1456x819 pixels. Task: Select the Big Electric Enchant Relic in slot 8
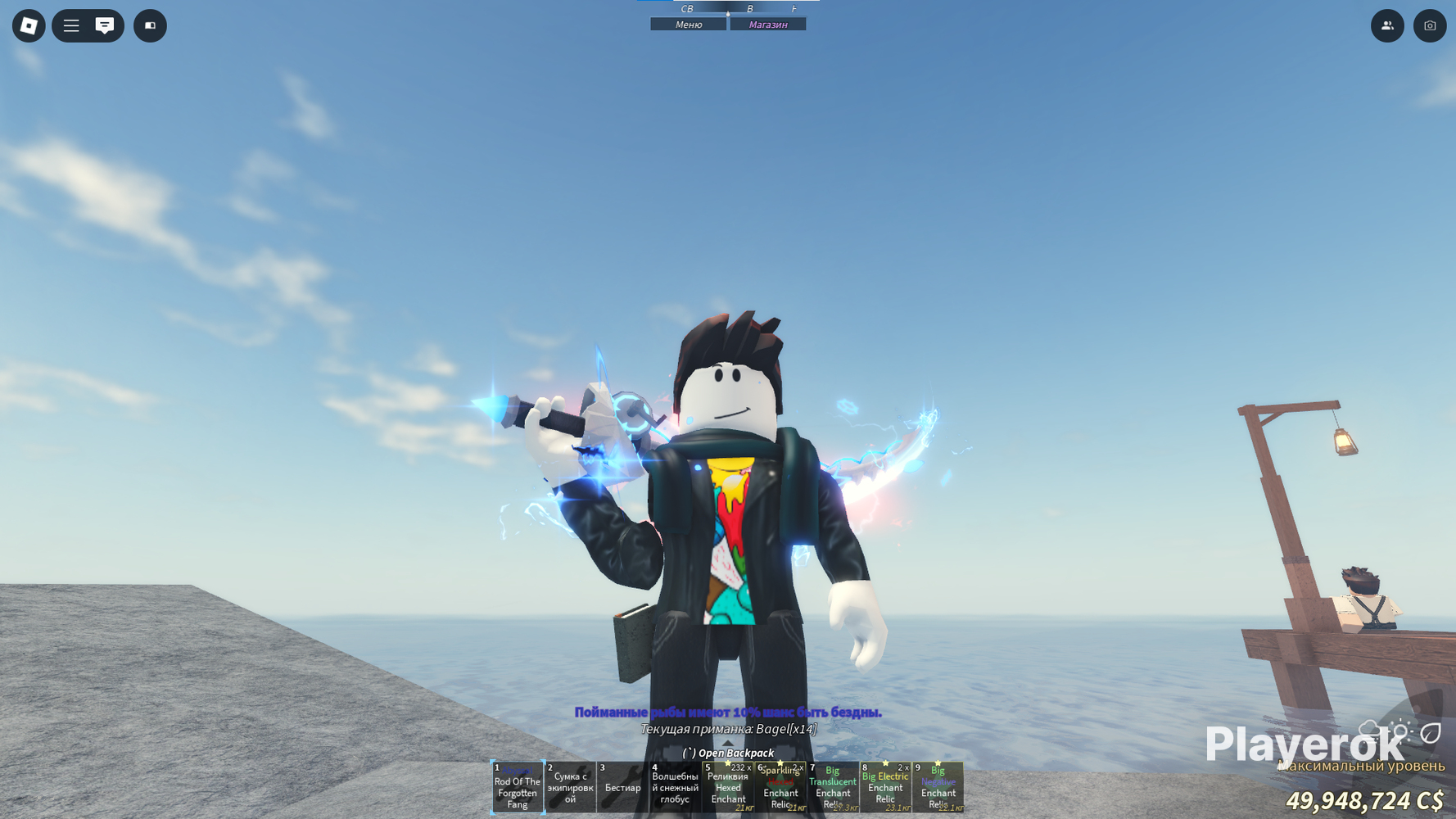[x=886, y=787]
